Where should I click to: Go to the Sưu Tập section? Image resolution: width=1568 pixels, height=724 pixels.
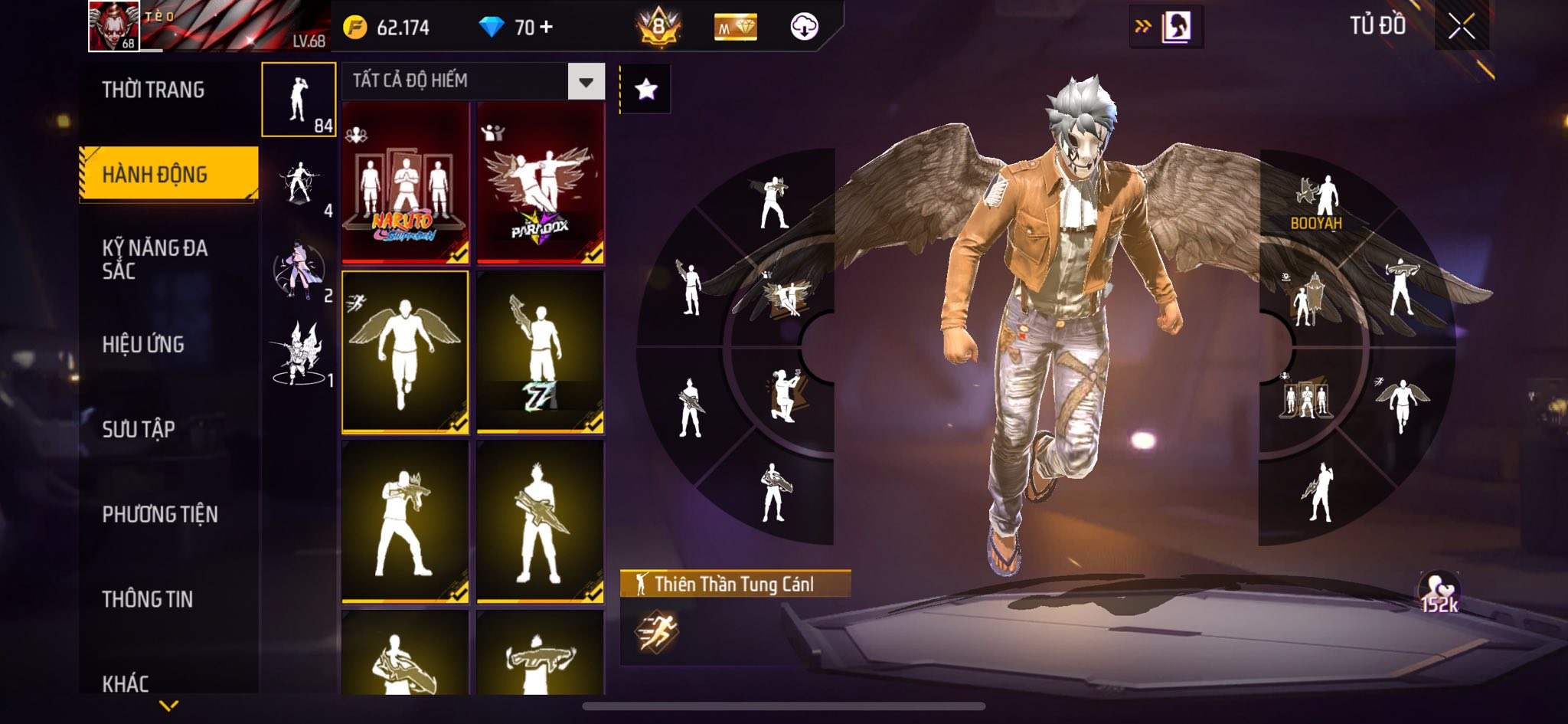139,429
